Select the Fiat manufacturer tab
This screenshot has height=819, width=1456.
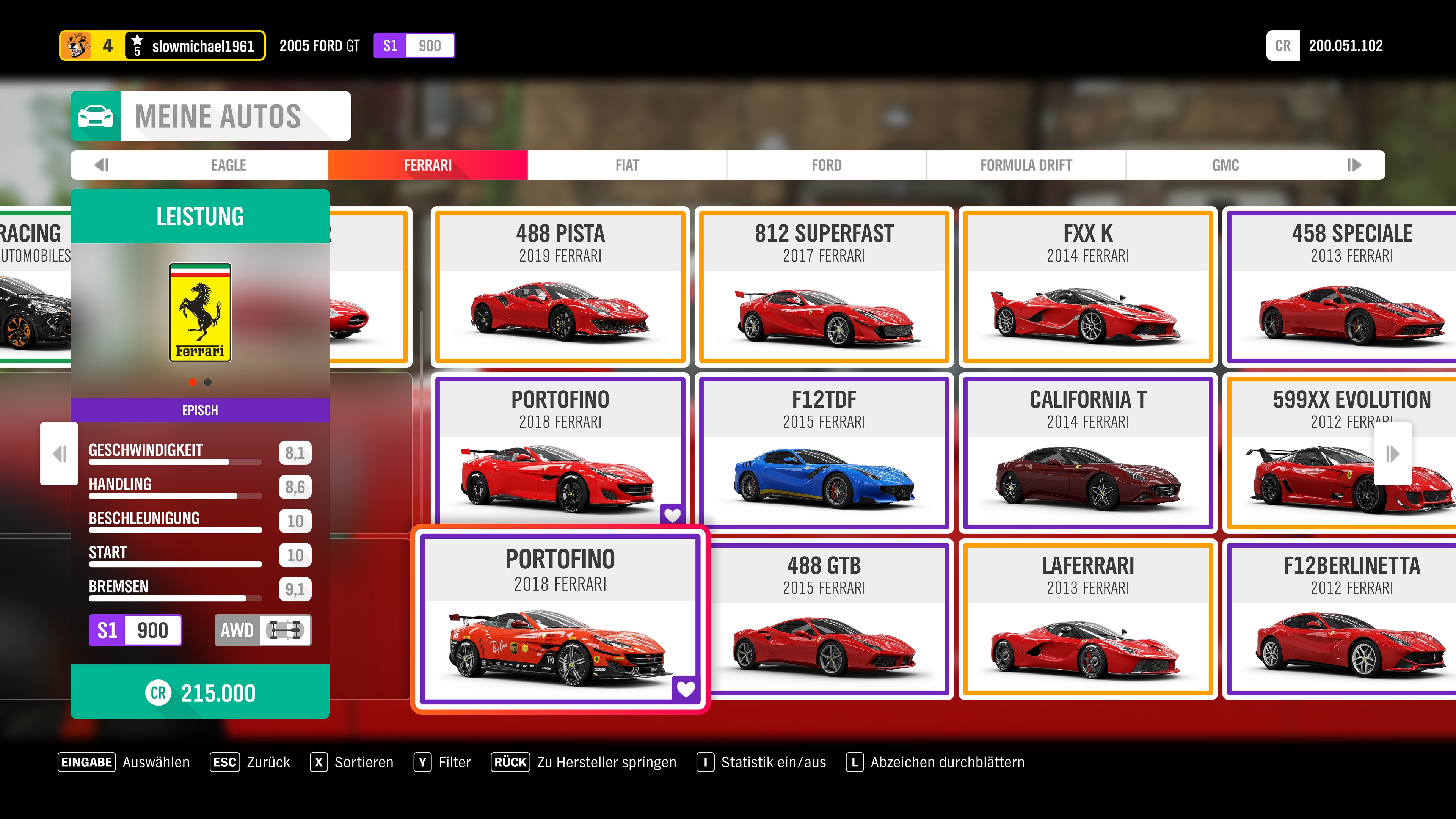(x=627, y=165)
